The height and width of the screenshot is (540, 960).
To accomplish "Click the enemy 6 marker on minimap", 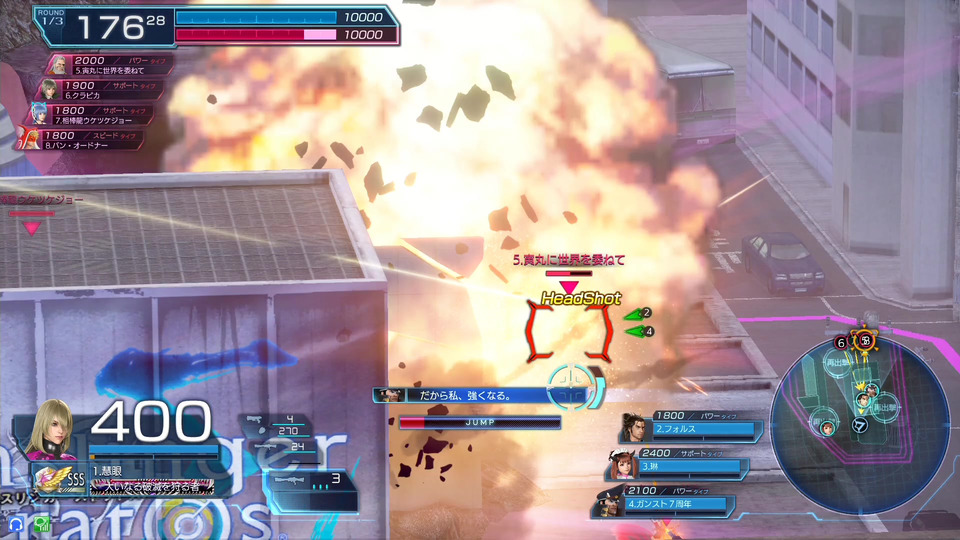I will [841, 342].
